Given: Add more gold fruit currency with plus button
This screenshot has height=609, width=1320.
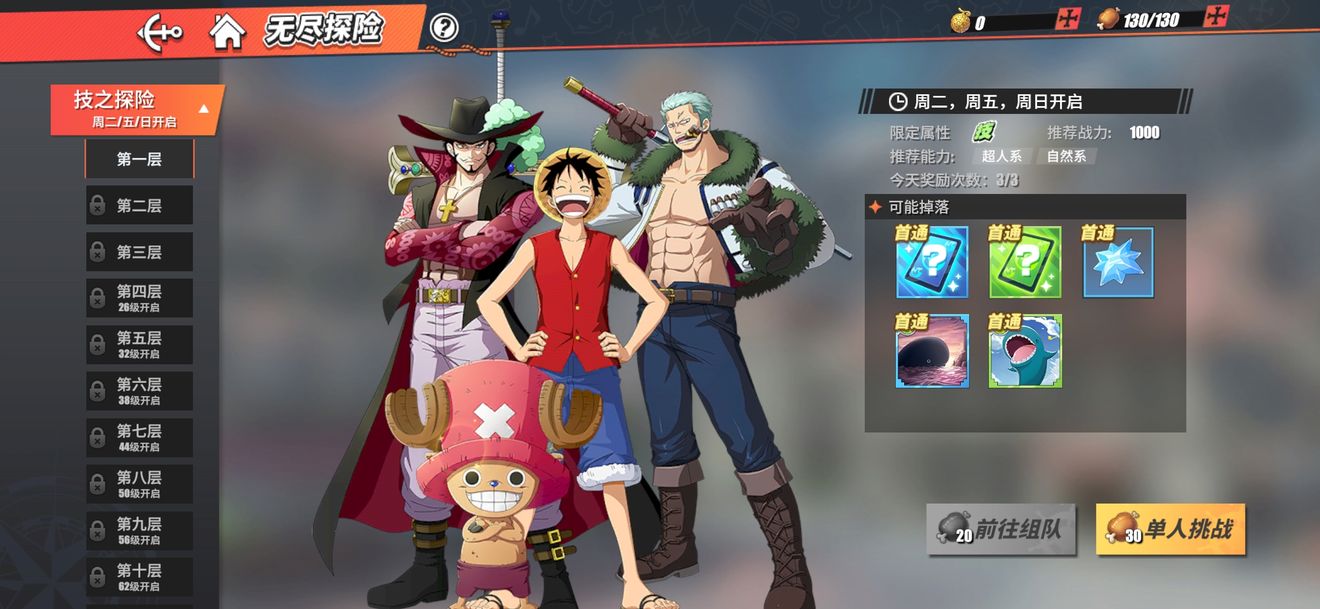Looking at the screenshot, I should pyautogui.click(x=1068, y=19).
